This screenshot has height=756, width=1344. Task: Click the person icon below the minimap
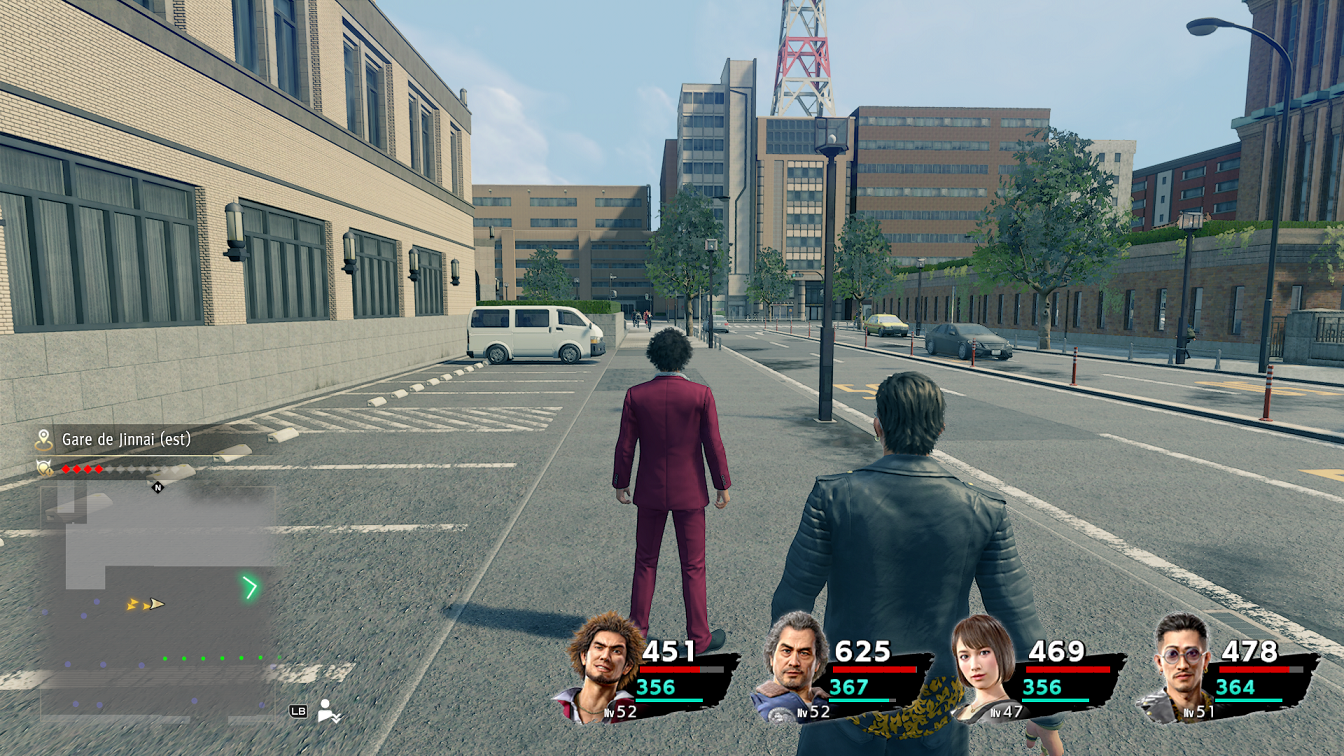point(327,711)
